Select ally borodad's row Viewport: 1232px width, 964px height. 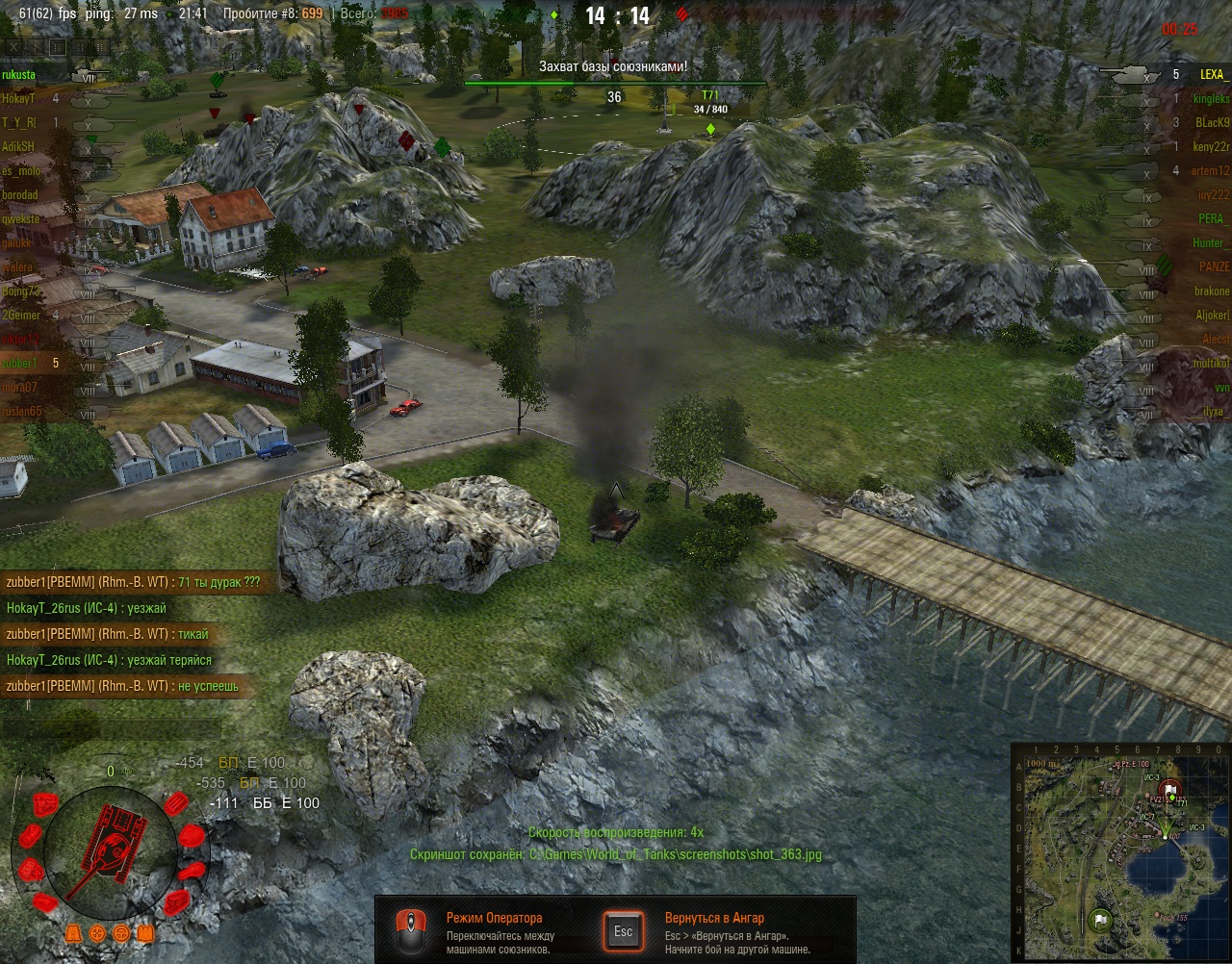[21, 194]
